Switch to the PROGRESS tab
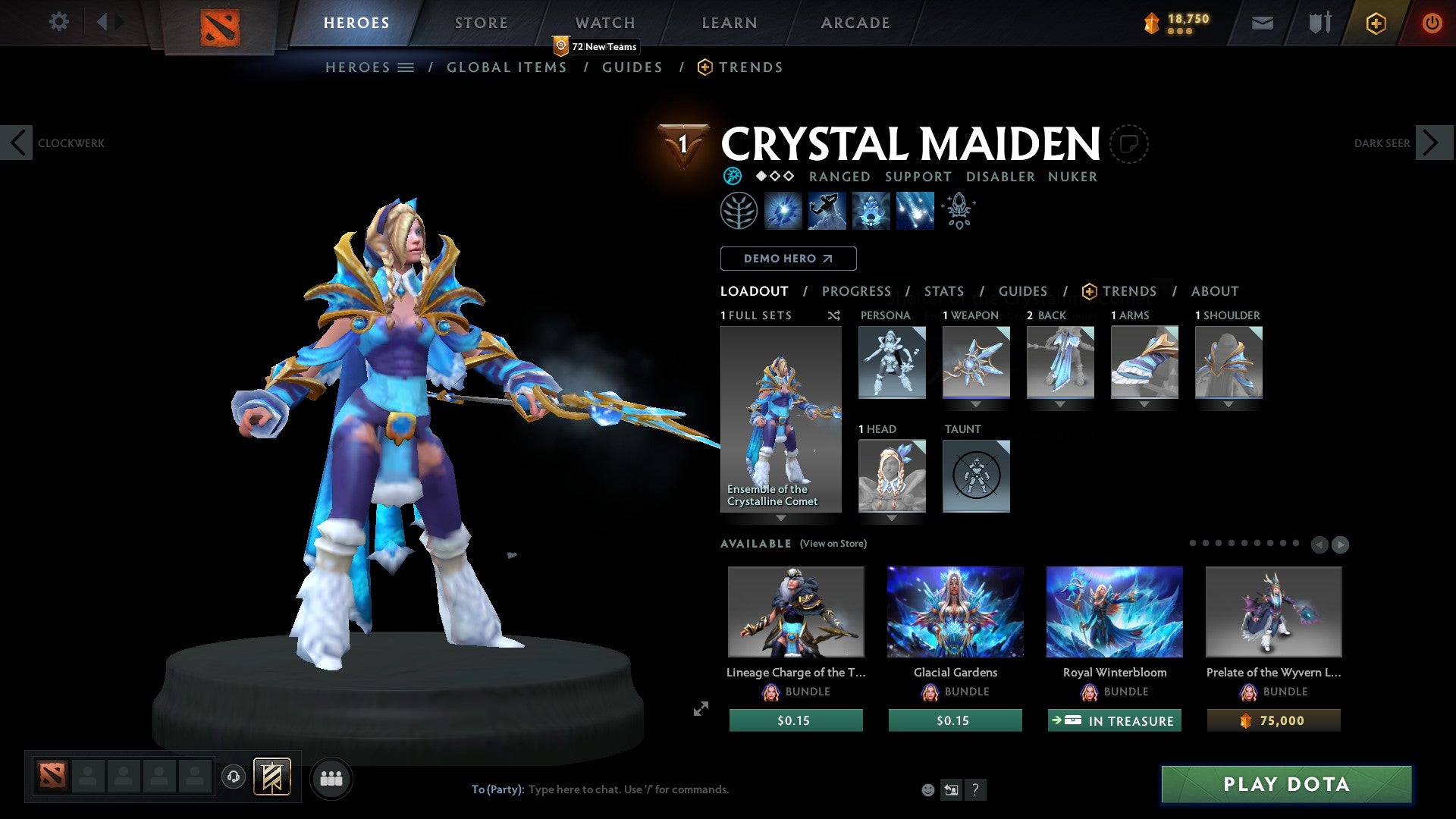 (x=857, y=290)
